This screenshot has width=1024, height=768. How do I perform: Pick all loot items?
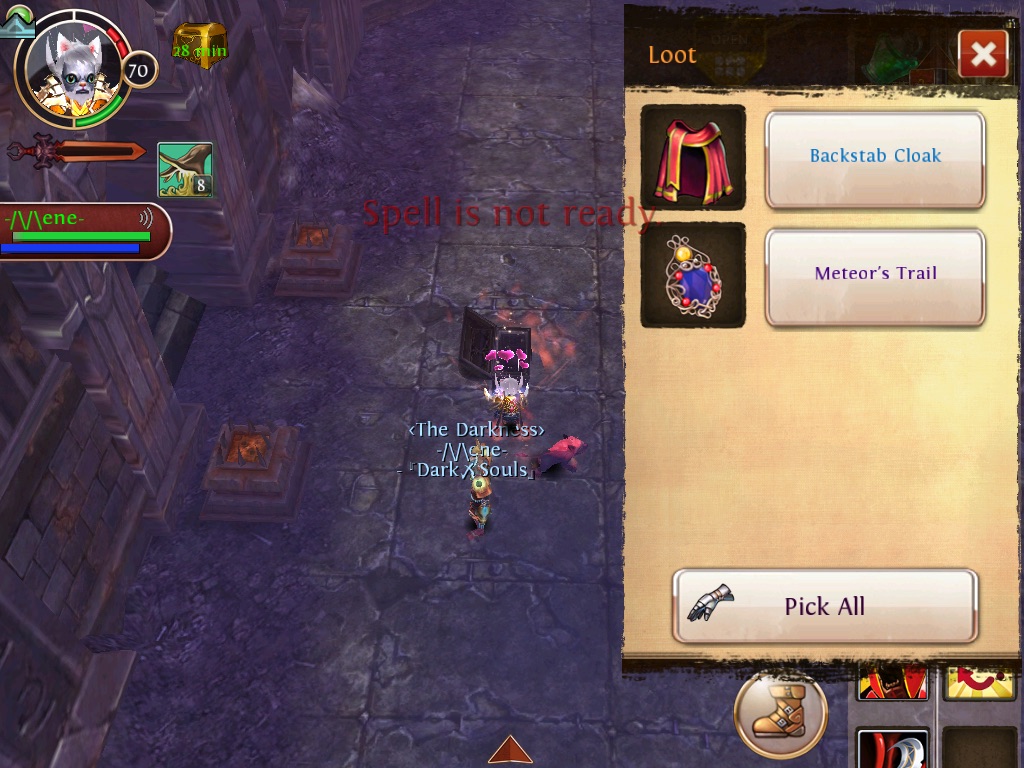tap(825, 606)
